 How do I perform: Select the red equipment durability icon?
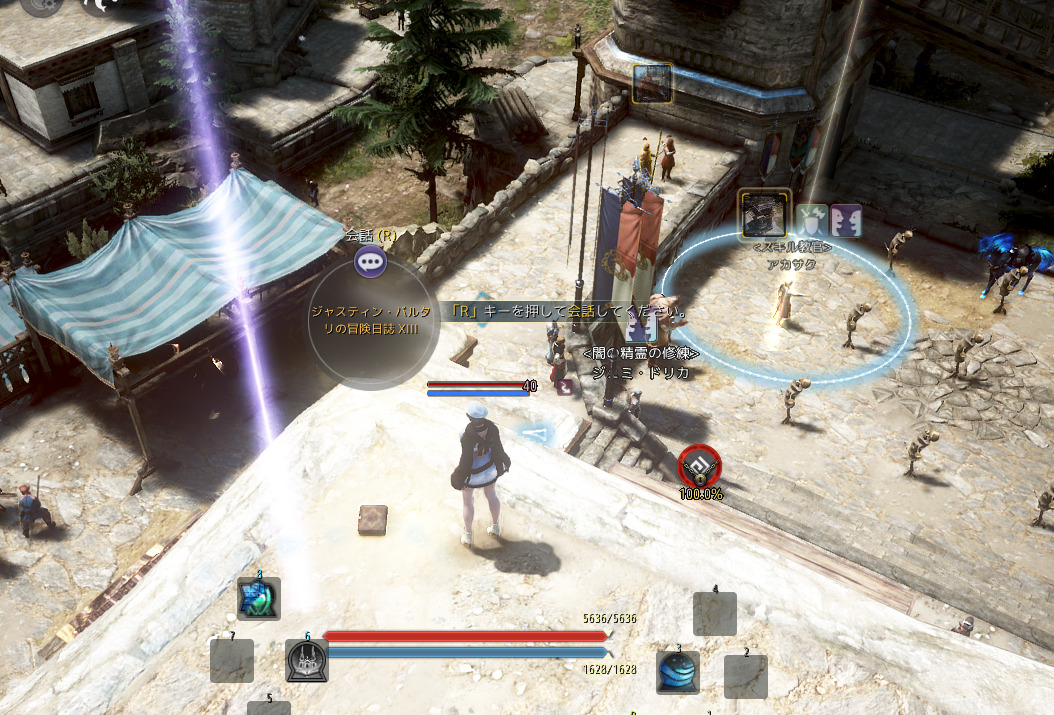tap(699, 466)
